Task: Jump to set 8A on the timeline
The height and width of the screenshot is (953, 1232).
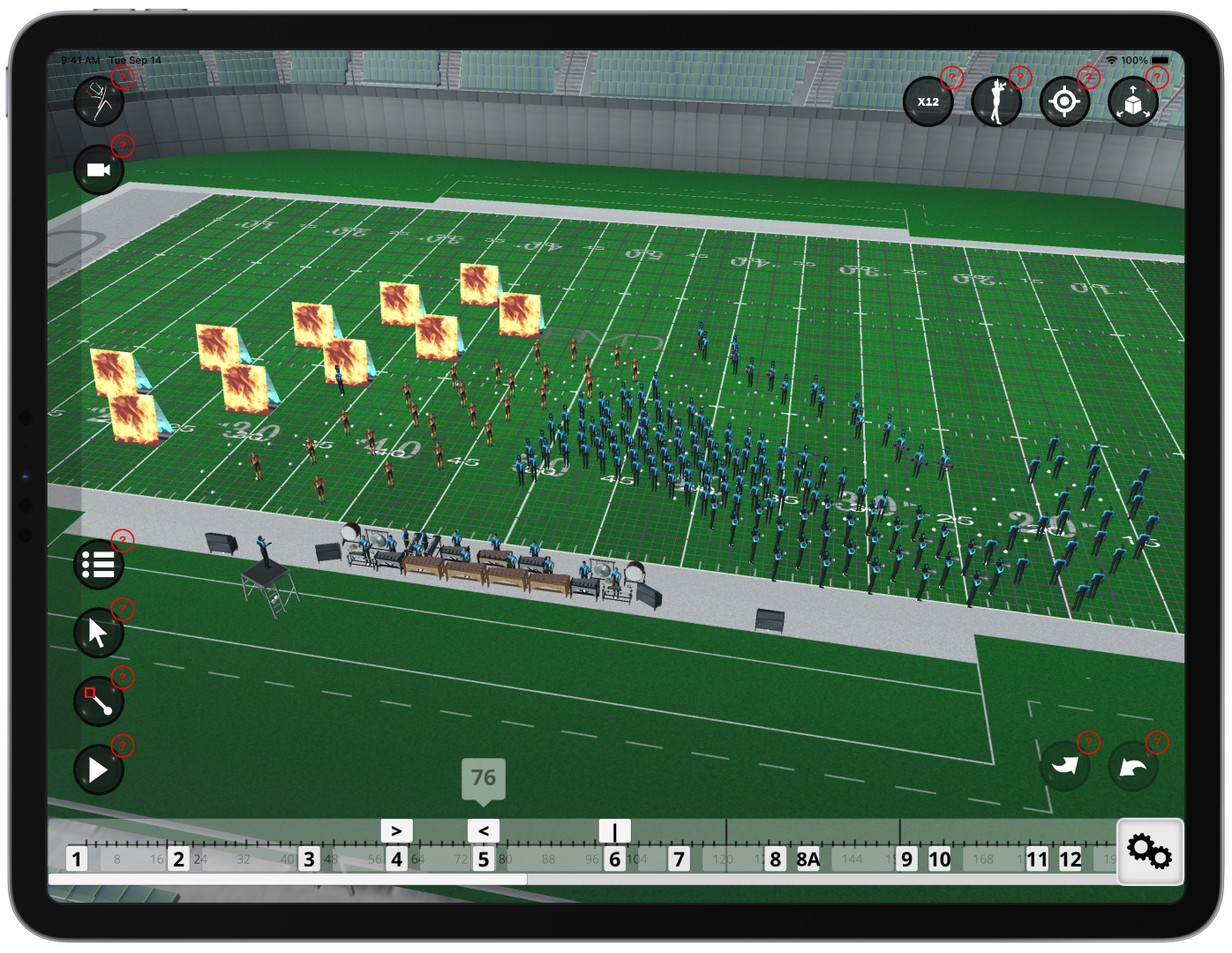Action: (x=808, y=858)
